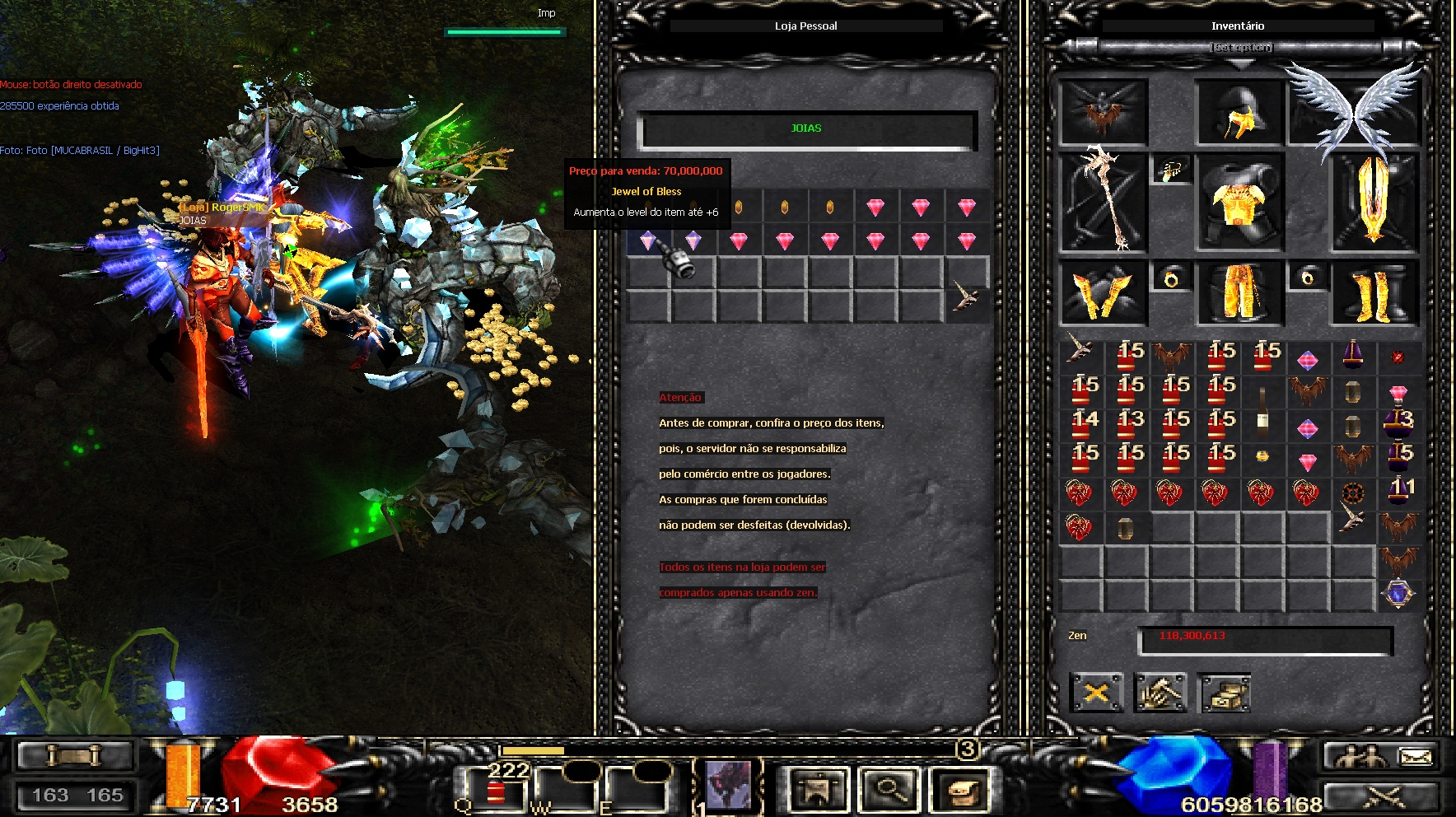The image size is (1456, 817).
Task: Select the equipped golden gloves
Action: (x=1102, y=293)
